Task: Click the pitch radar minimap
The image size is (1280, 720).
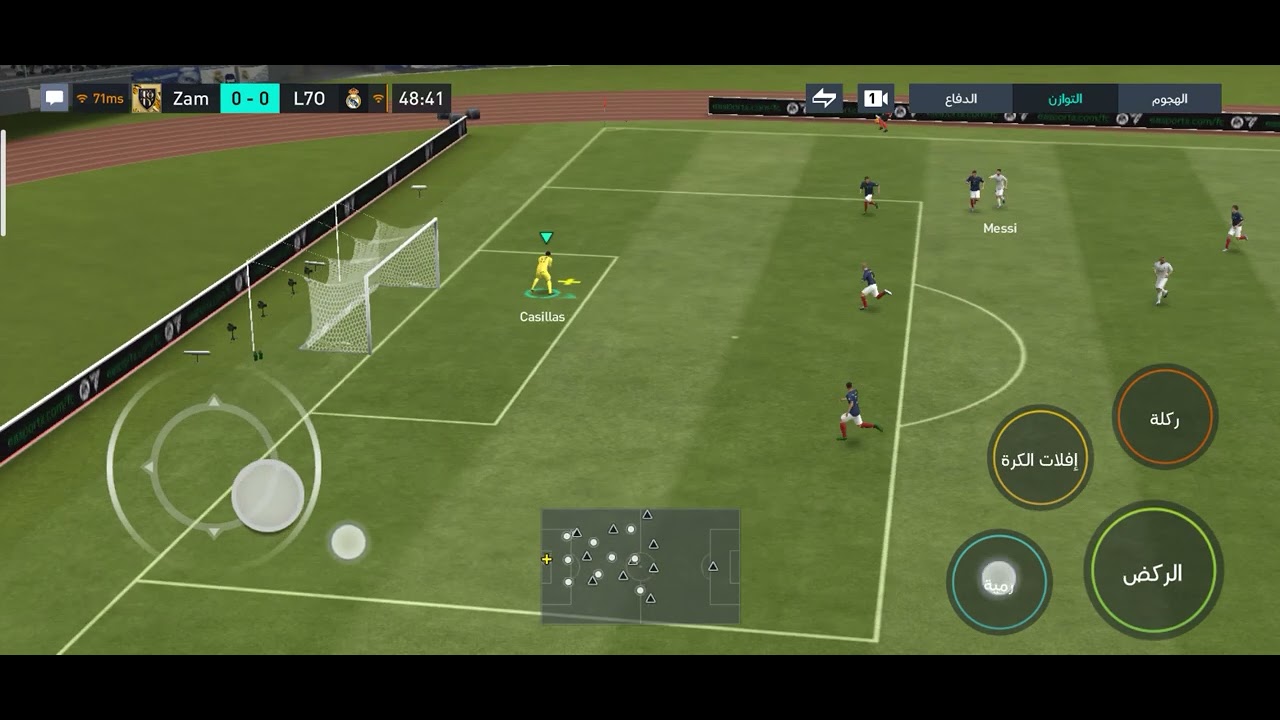Action: tap(640, 566)
